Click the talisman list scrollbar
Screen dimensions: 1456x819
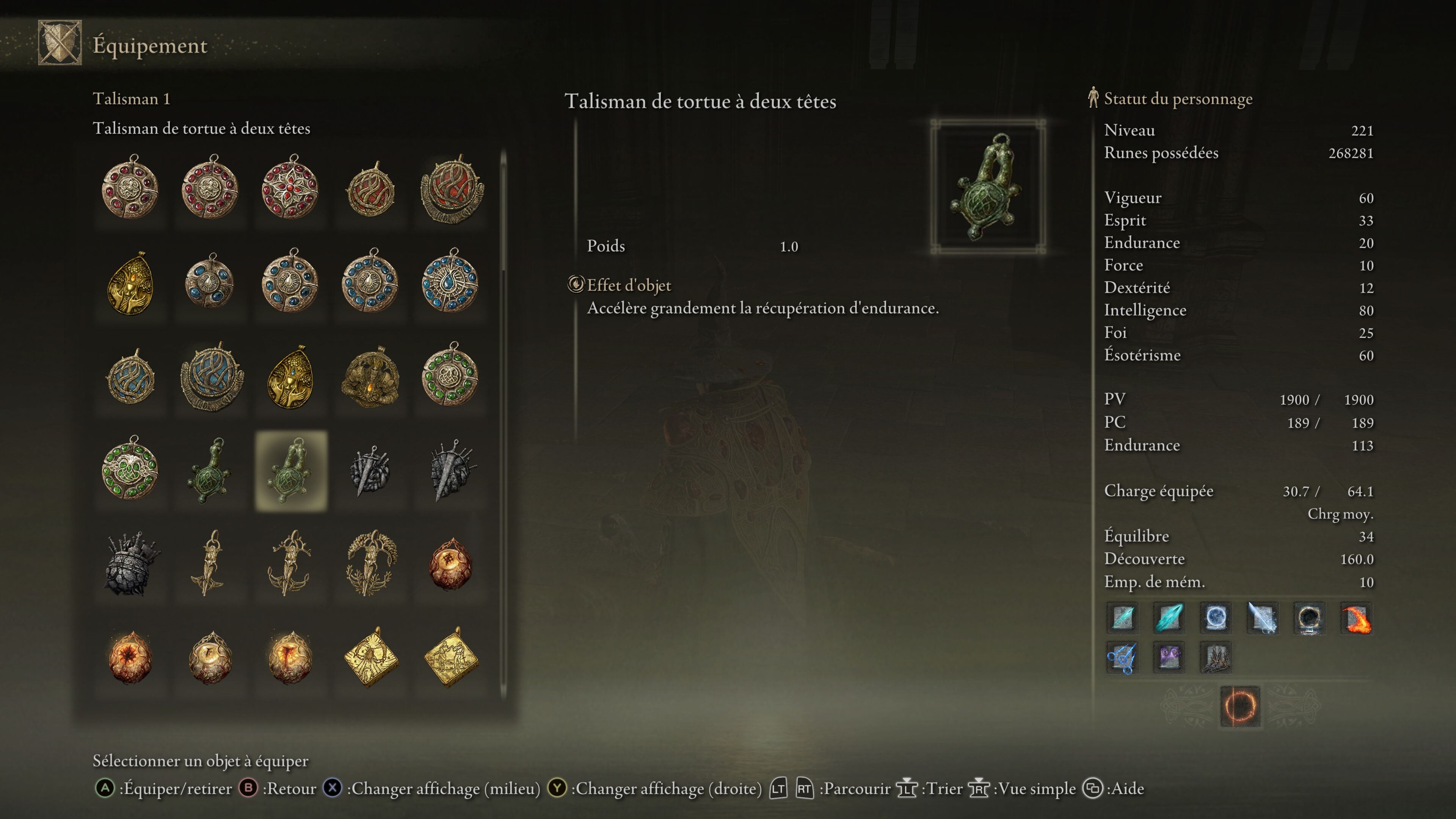click(x=503, y=215)
